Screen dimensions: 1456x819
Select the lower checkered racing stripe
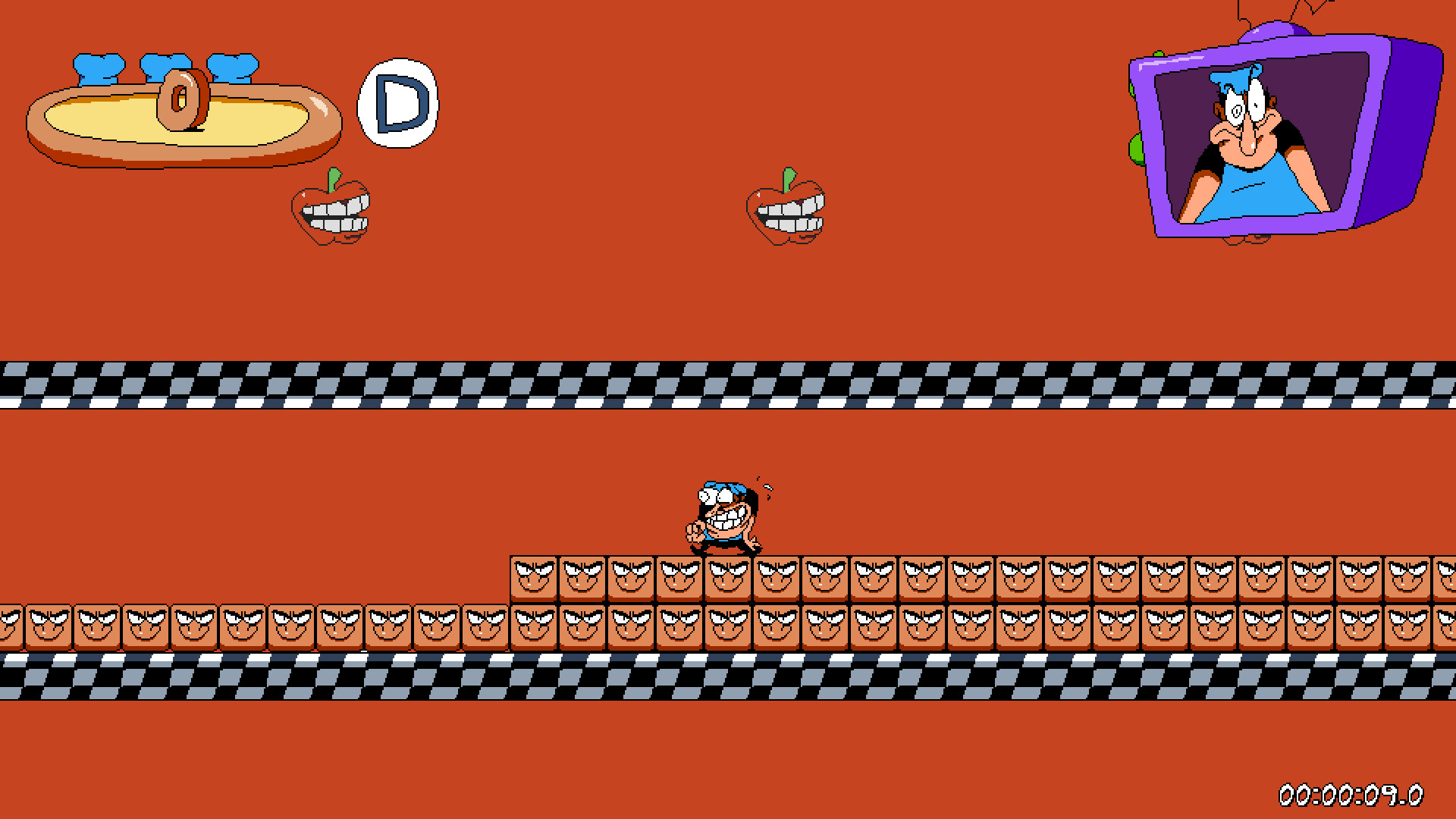[x=531, y=679]
